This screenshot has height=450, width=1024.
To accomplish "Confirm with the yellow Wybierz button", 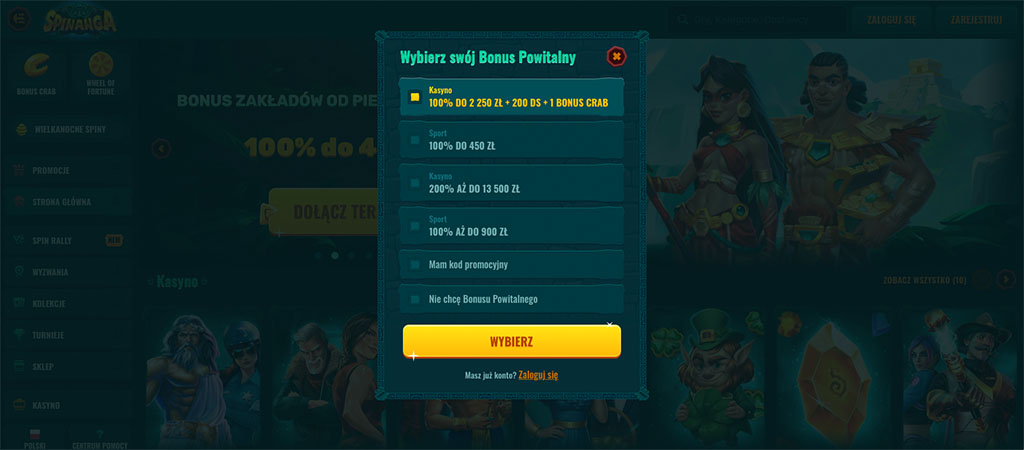I will pyautogui.click(x=511, y=341).
